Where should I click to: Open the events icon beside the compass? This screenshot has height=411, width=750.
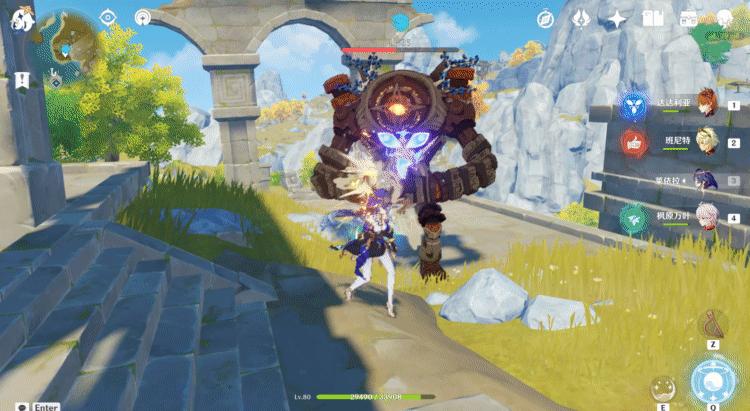coord(581,19)
